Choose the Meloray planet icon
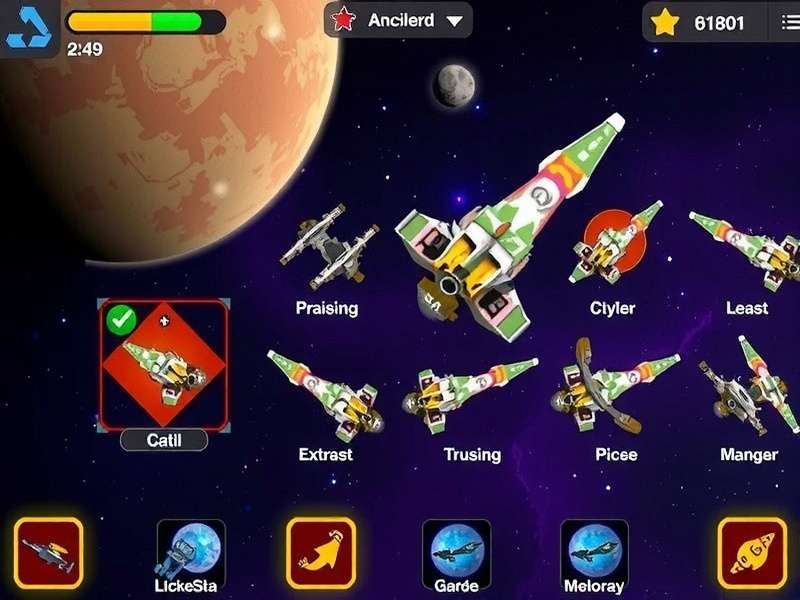 point(594,548)
